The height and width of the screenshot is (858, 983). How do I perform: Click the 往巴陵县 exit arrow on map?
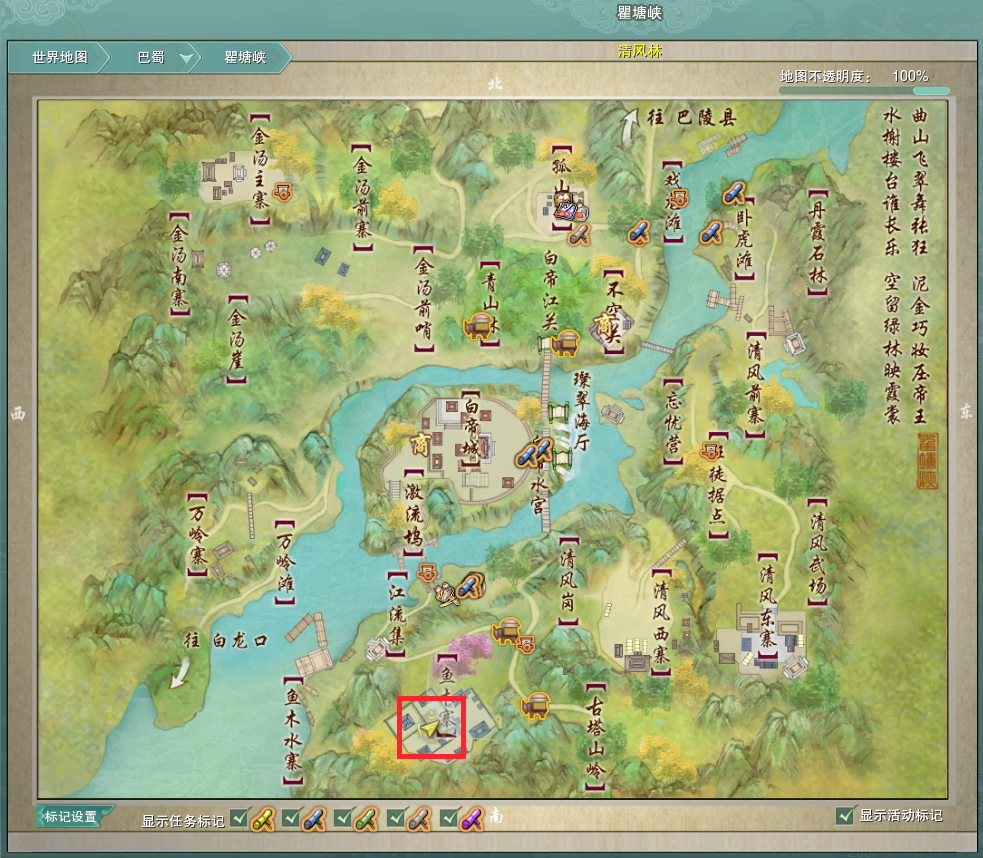[x=631, y=128]
